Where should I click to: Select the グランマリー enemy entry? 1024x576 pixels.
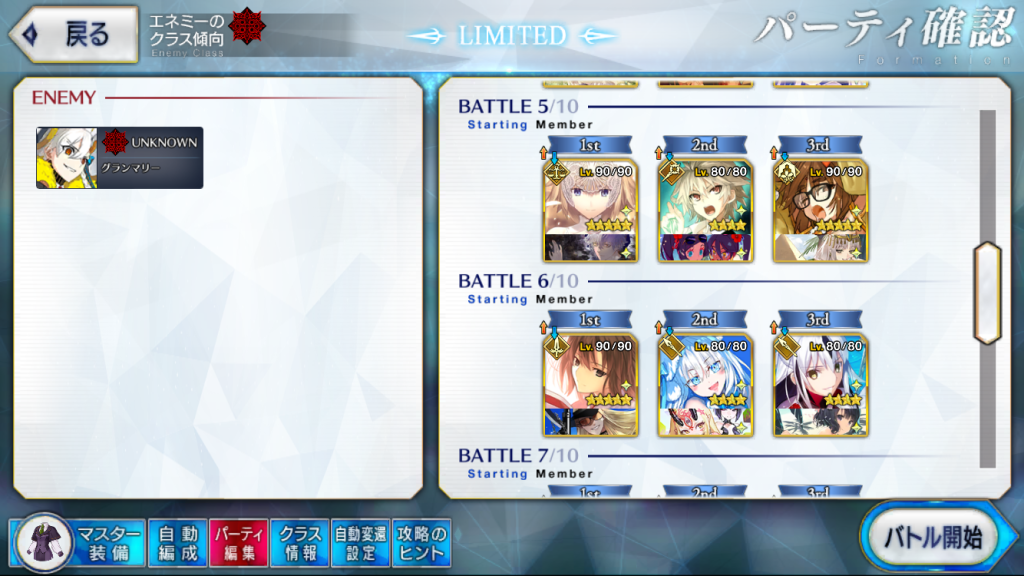tap(120, 158)
